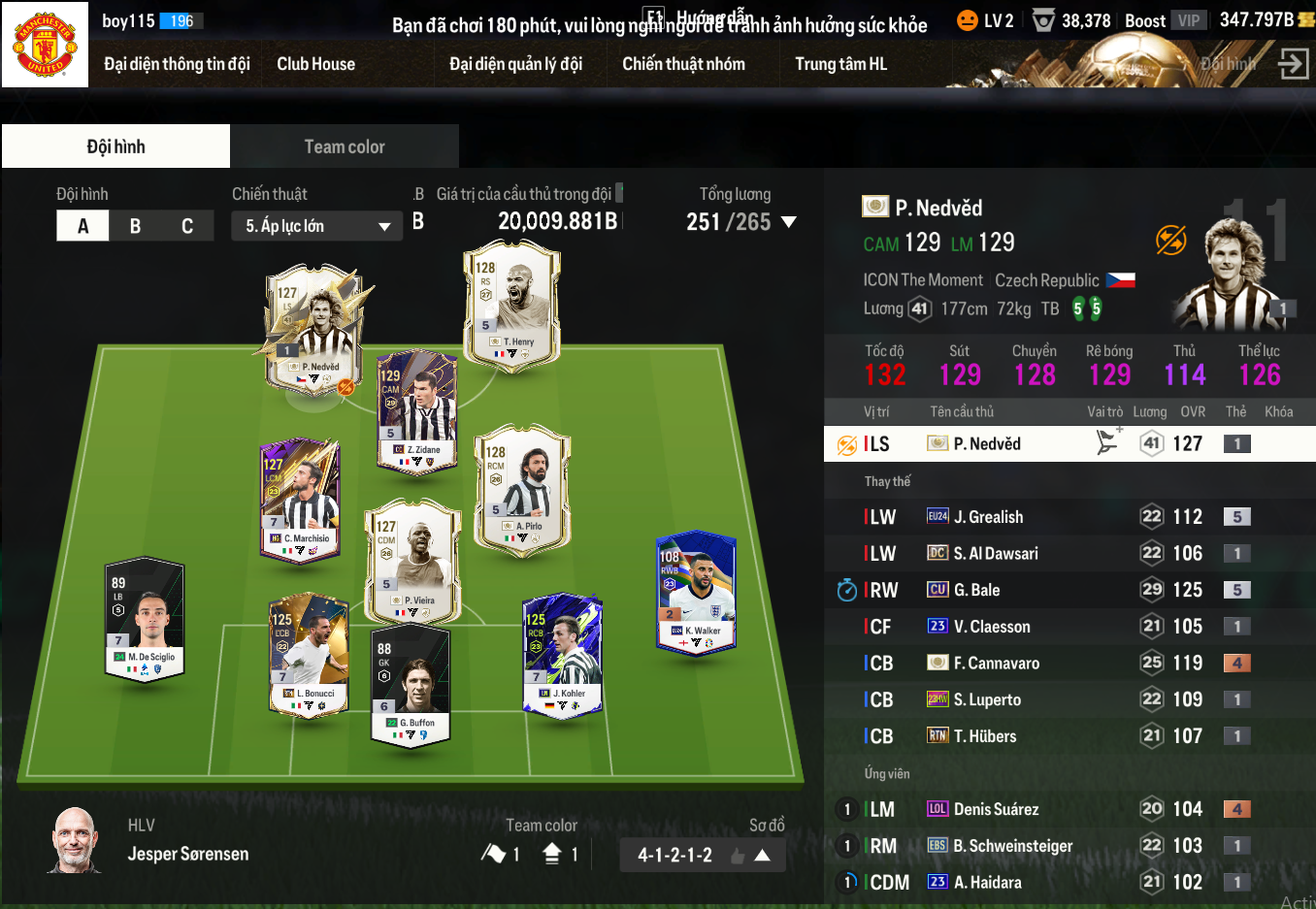Open the Áp lực lớn tactic dropdown
The width and height of the screenshot is (1316, 909).
(x=316, y=226)
